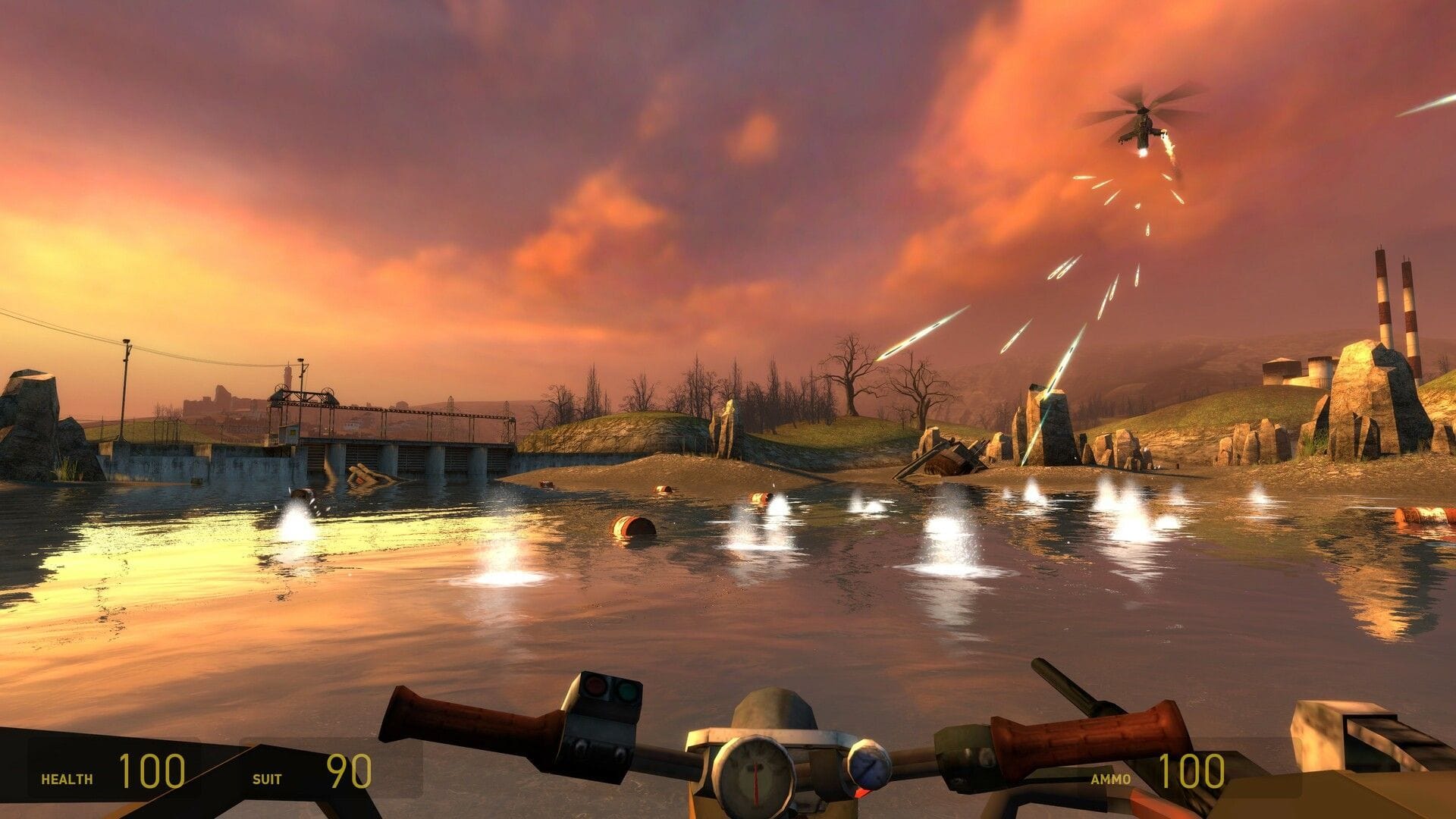
Task: Click the red needle on the speedometer
Action: 755,781
